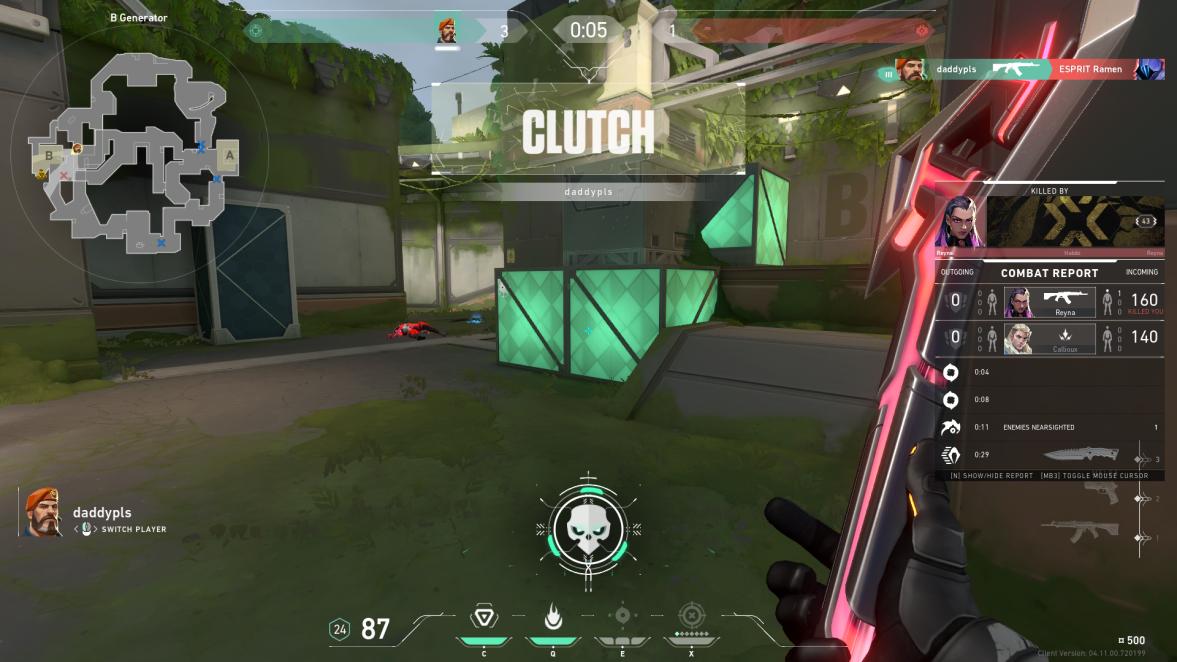Click the Killed By player card banner
Screen dimensions: 1177x662
[x=1075, y=221]
